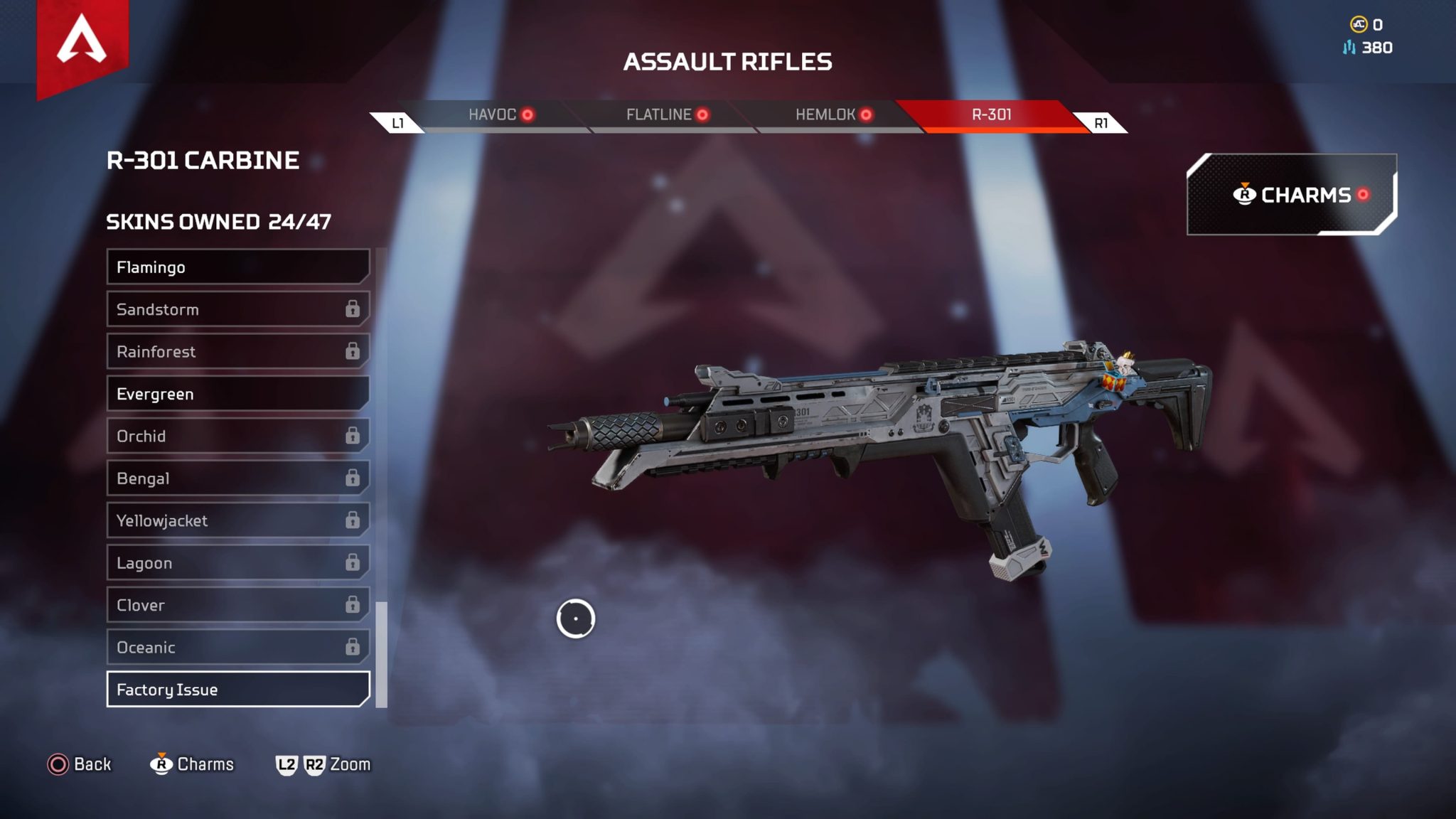The image size is (1456, 819).
Task: Select the Oceanic skin entry
Action: click(x=237, y=648)
